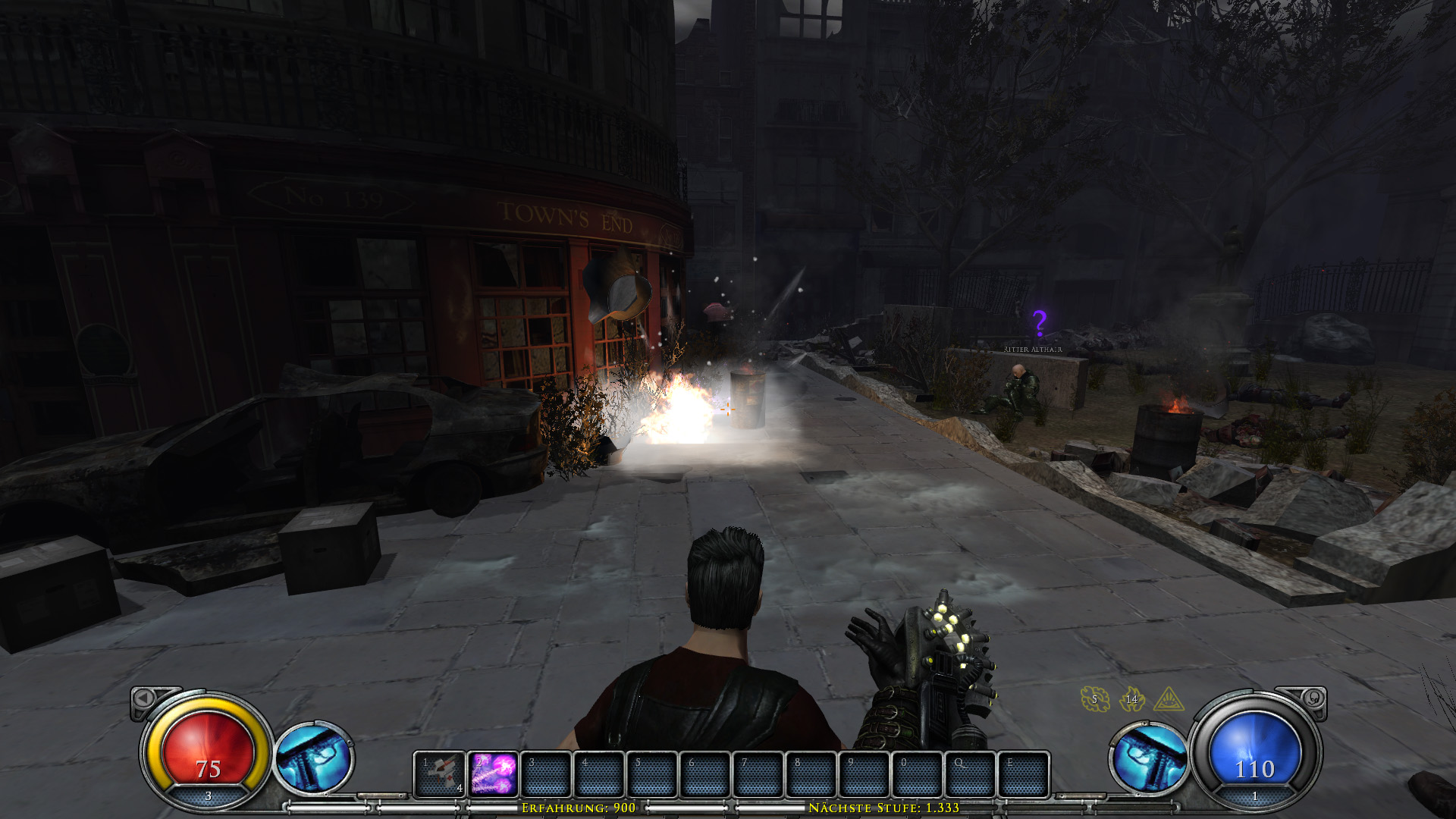Image resolution: width=1456 pixels, height=819 pixels.
Task: Select the empty hotbar slot labeled Q
Action: point(970,774)
